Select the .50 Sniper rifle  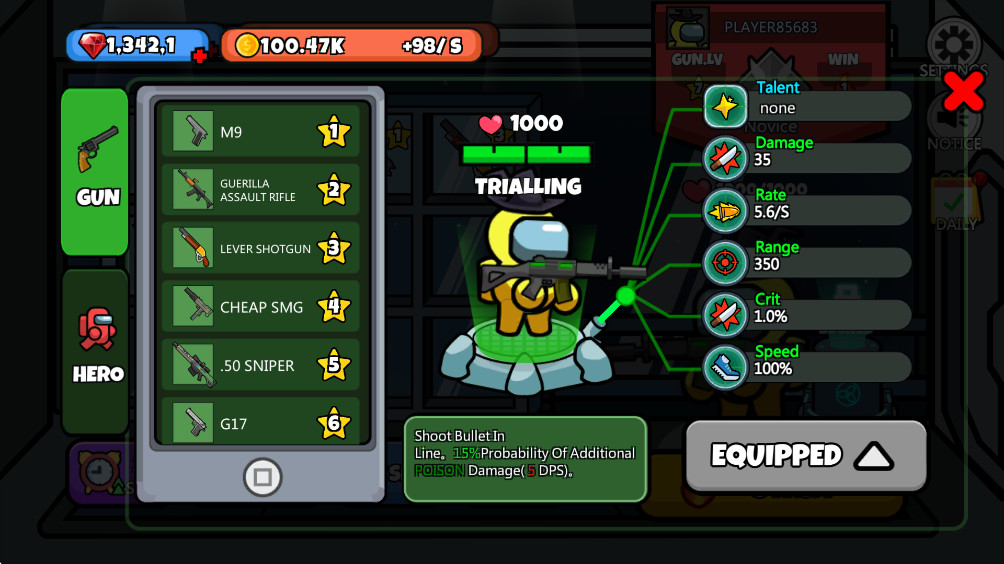tap(260, 365)
